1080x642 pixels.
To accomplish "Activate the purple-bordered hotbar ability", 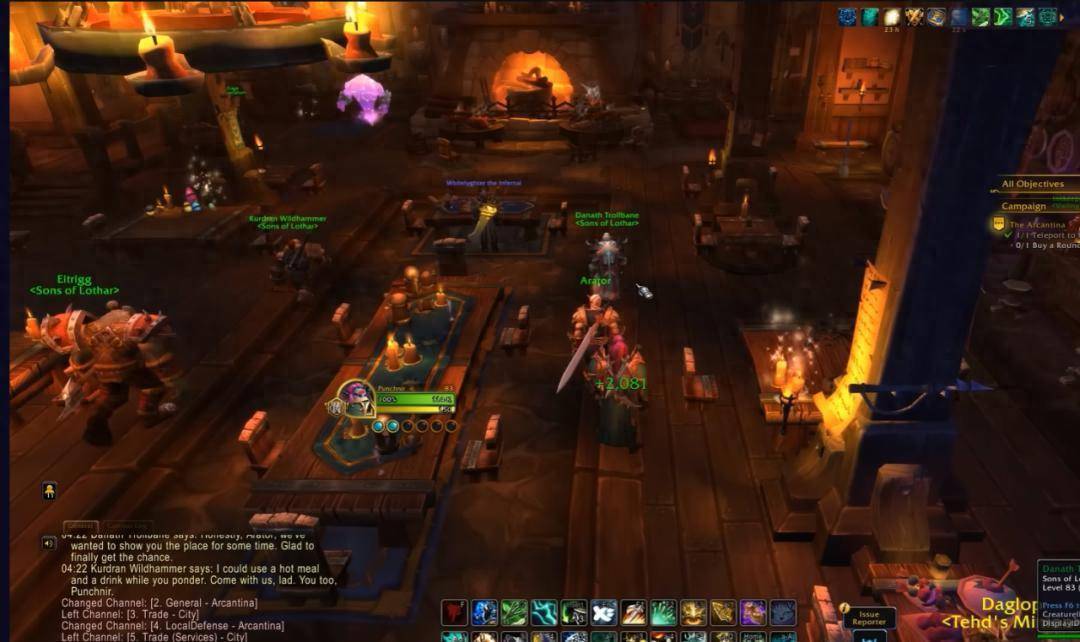I will click(x=753, y=612).
